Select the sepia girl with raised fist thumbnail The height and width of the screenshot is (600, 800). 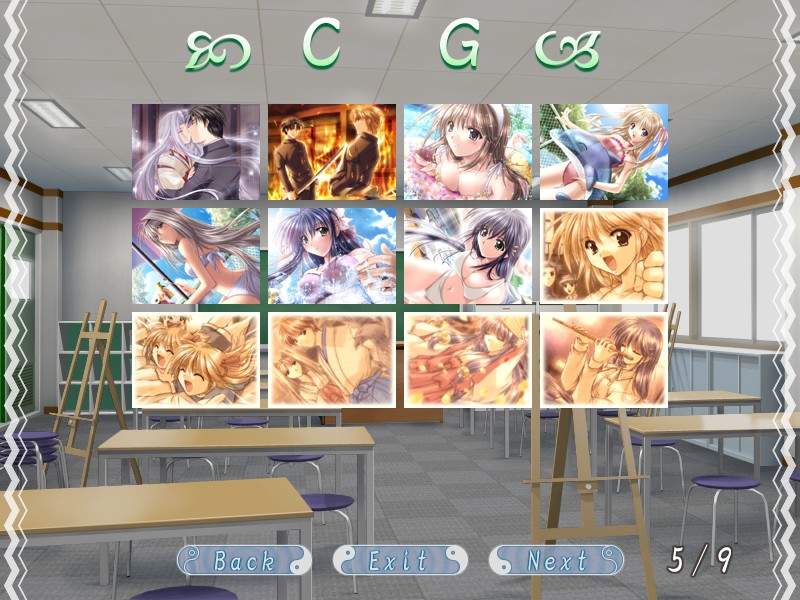coord(604,255)
